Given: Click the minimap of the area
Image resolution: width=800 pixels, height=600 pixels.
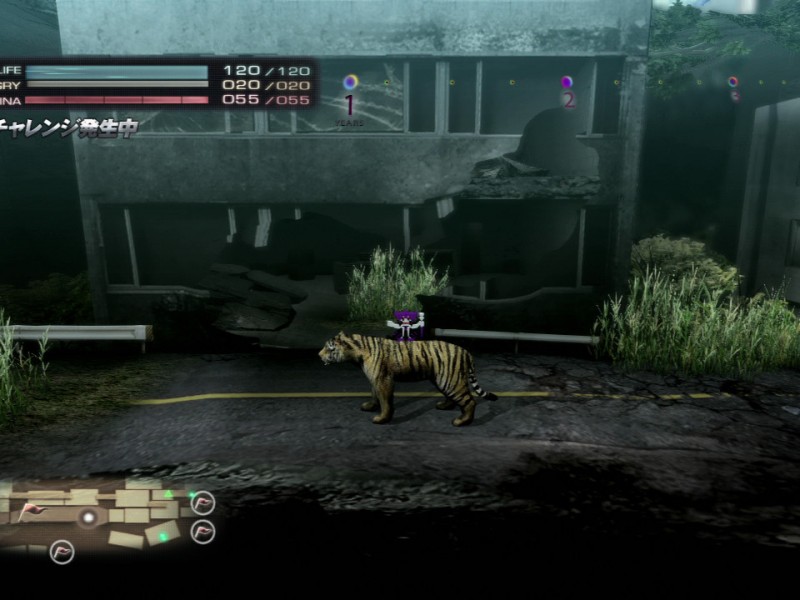Looking at the screenshot, I should coord(100,516).
